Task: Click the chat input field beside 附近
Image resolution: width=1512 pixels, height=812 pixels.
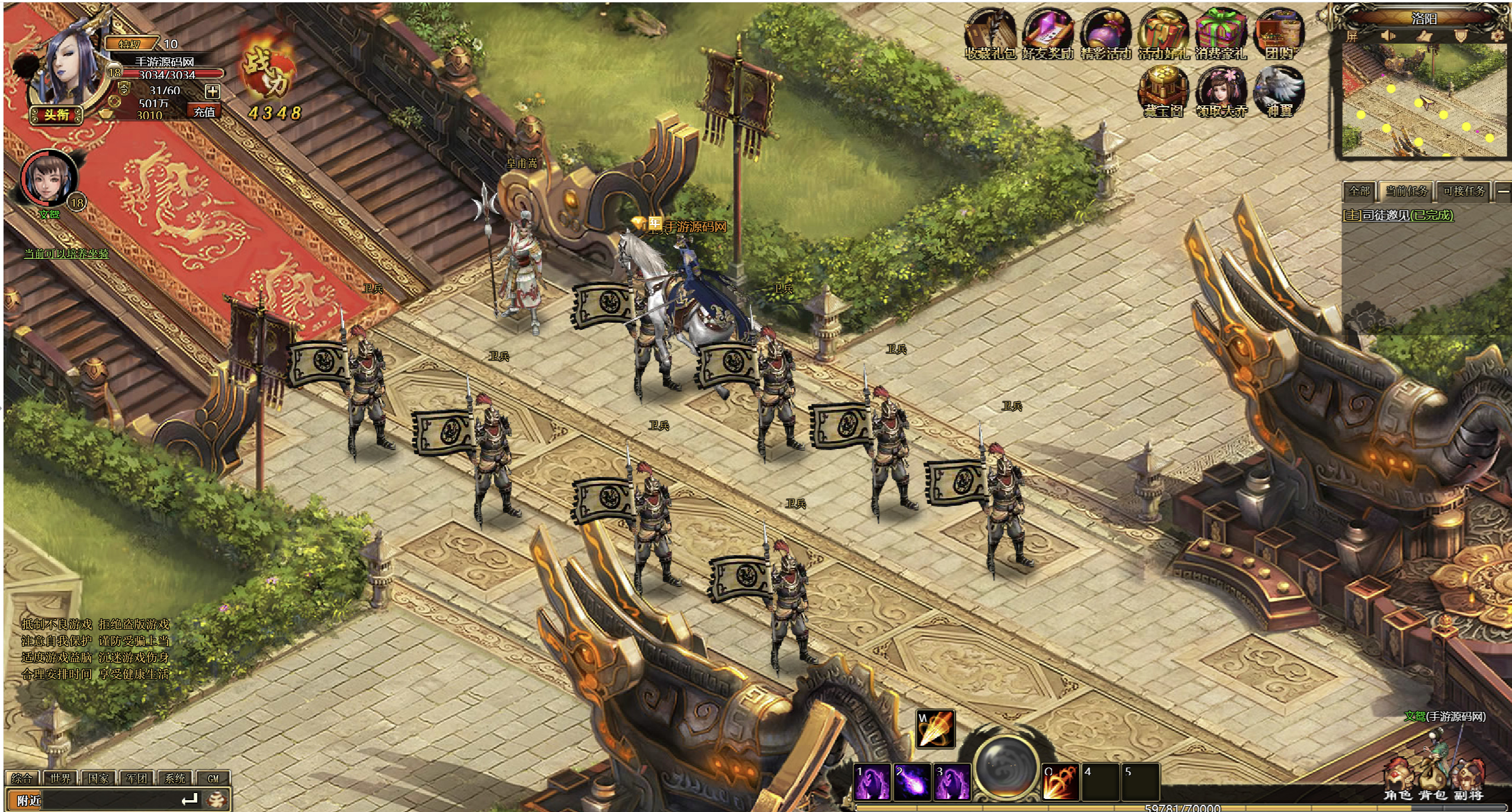Action: [x=113, y=800]
